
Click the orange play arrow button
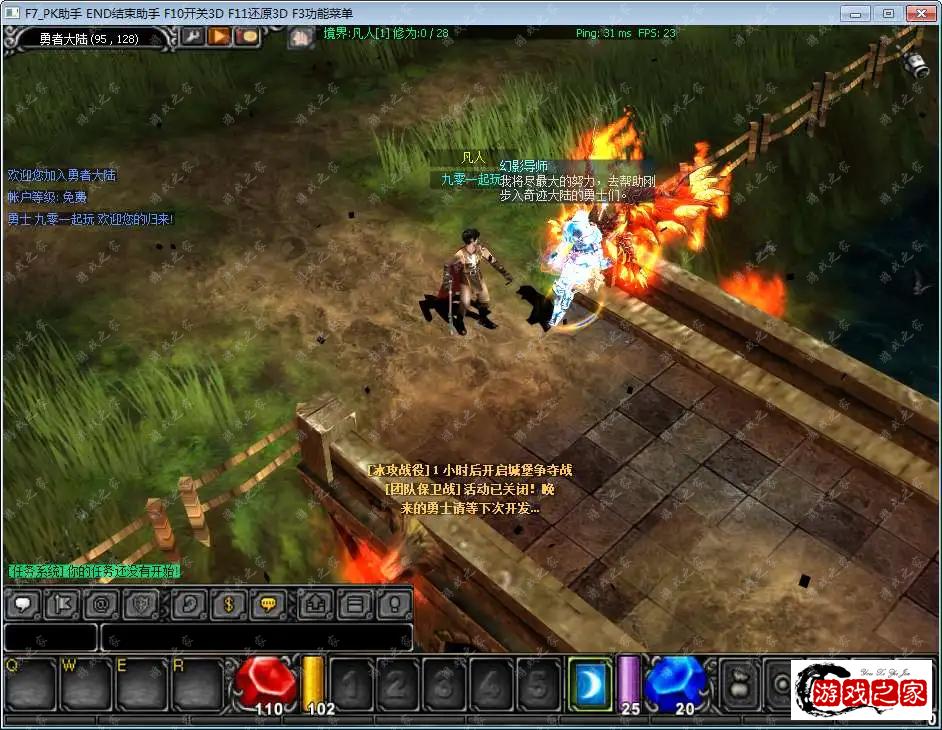click(x=219, y=37)
